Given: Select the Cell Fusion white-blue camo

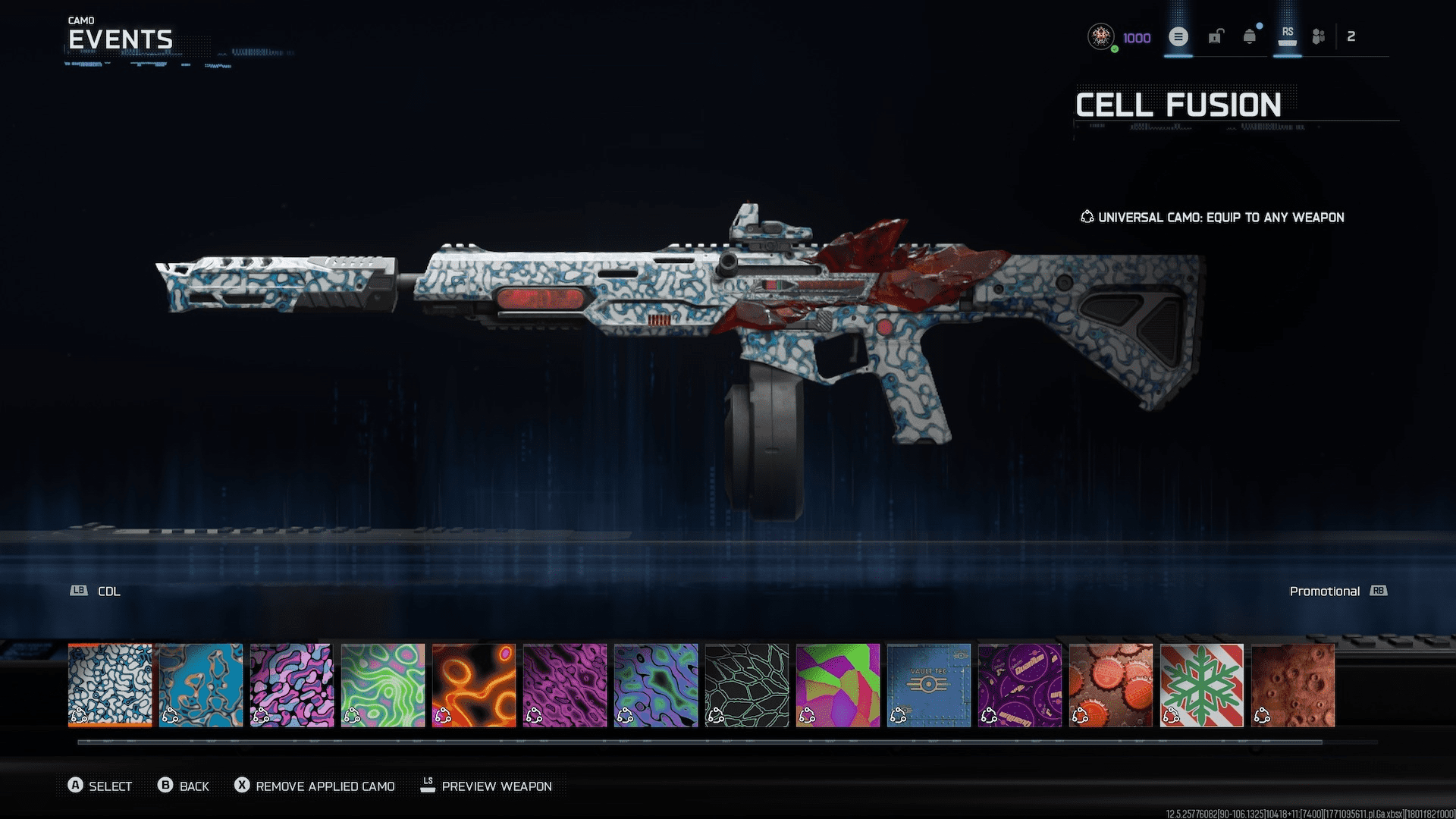Looking at the screenshot, I should [110, 685].
